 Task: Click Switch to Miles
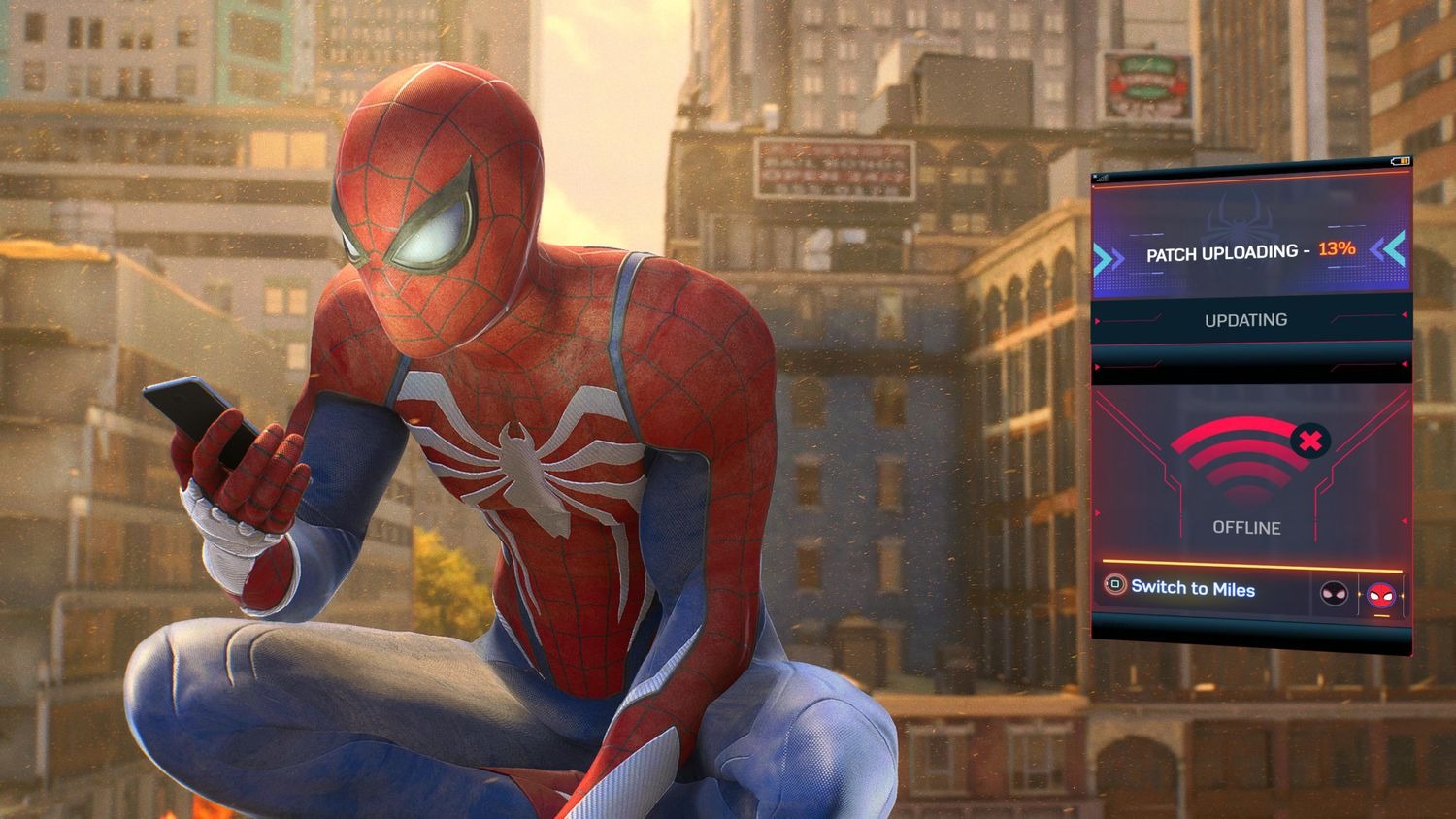point(1192,588)
